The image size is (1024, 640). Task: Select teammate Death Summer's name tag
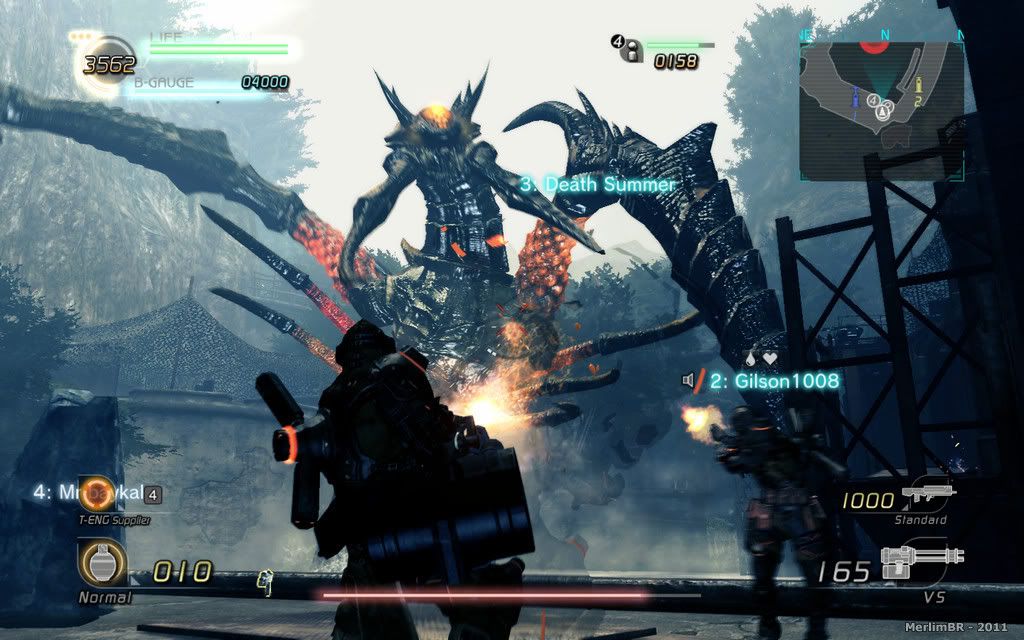coord(597,184)
